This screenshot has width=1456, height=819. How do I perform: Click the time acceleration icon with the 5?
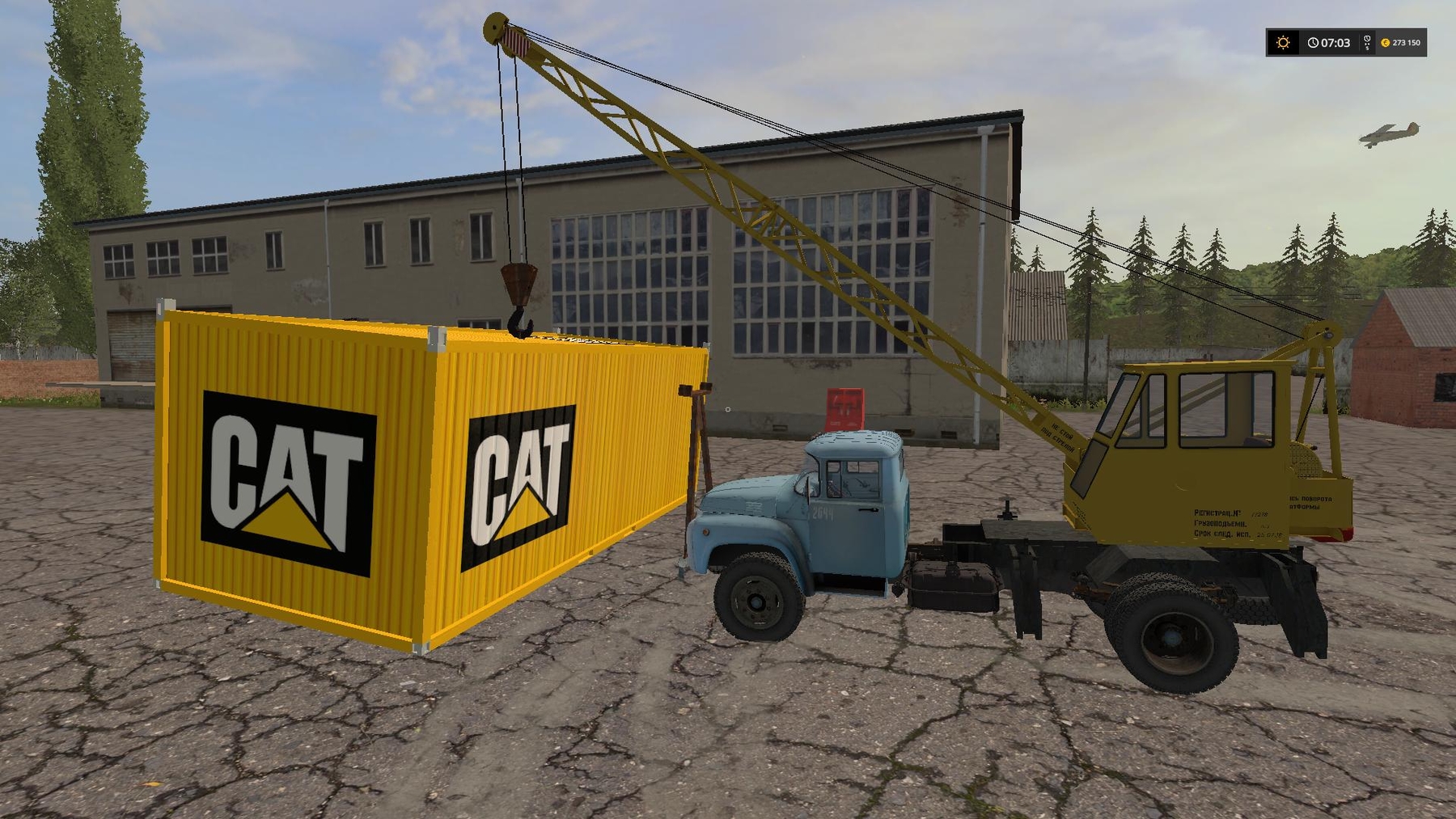pyautogui.click(x=1365, y=43)
